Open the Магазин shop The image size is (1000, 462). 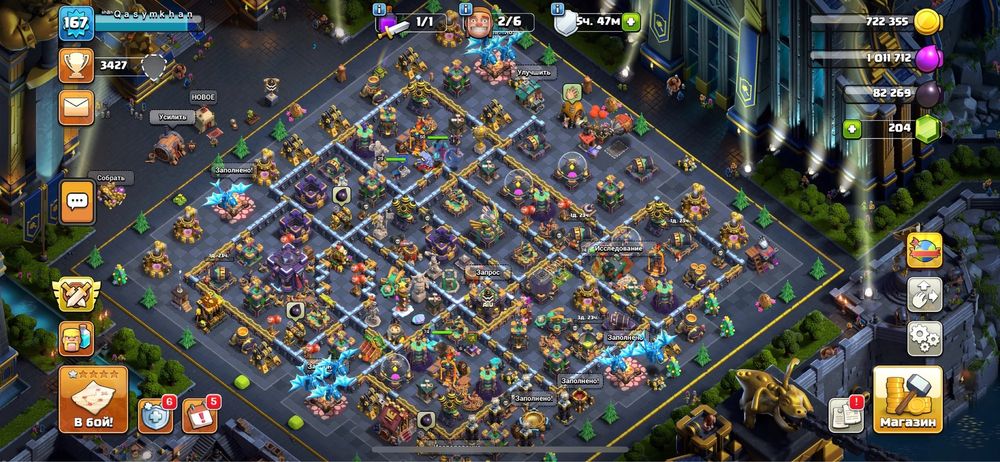(x=907, y=400)
